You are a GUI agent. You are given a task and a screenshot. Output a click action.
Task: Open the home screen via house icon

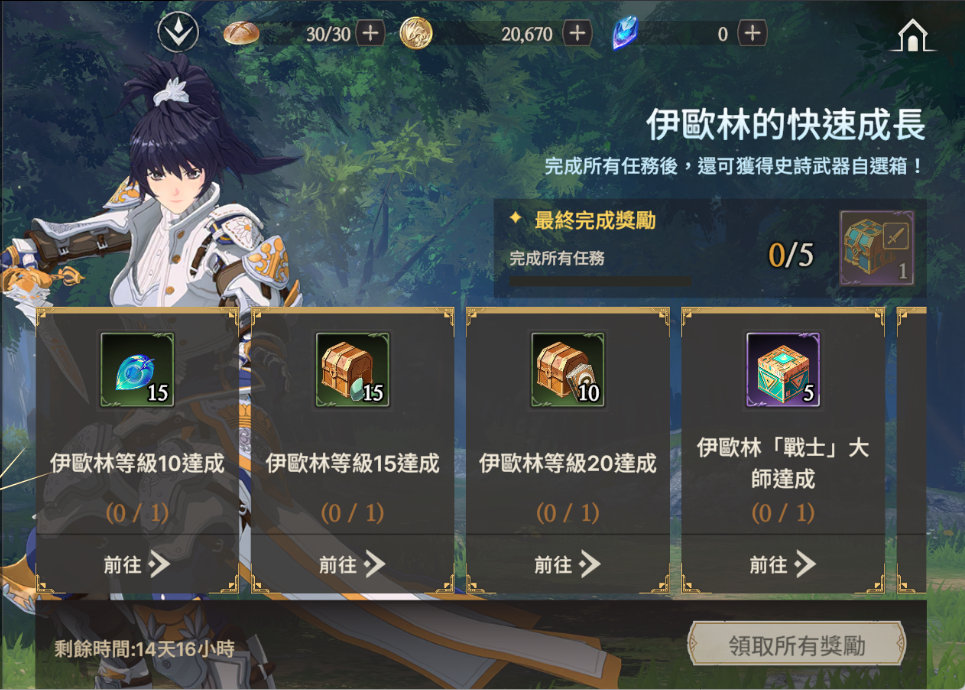912,36
